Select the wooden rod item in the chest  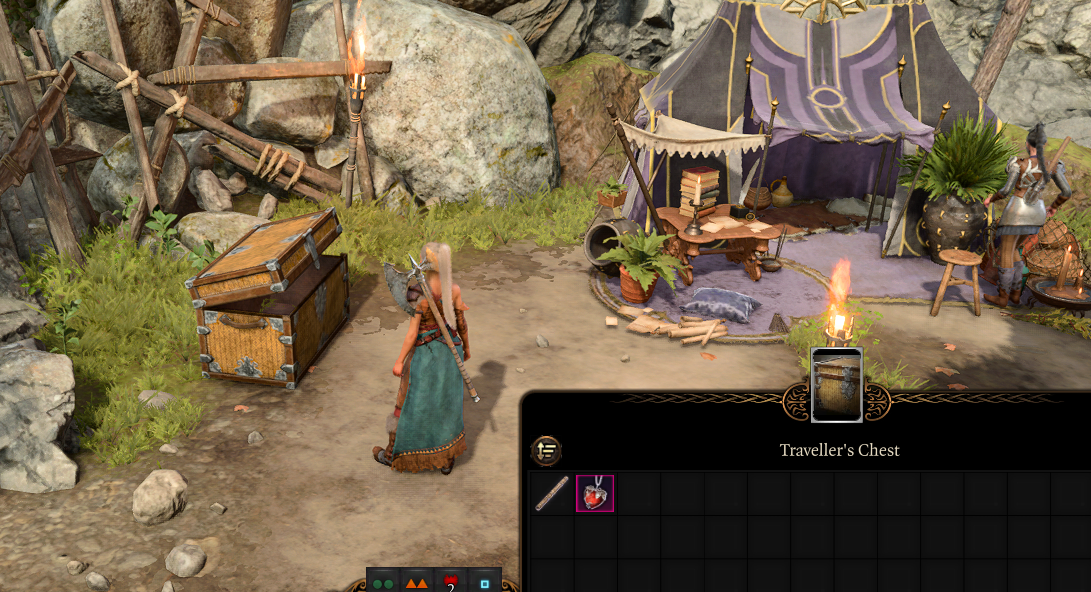coord(552,493)
